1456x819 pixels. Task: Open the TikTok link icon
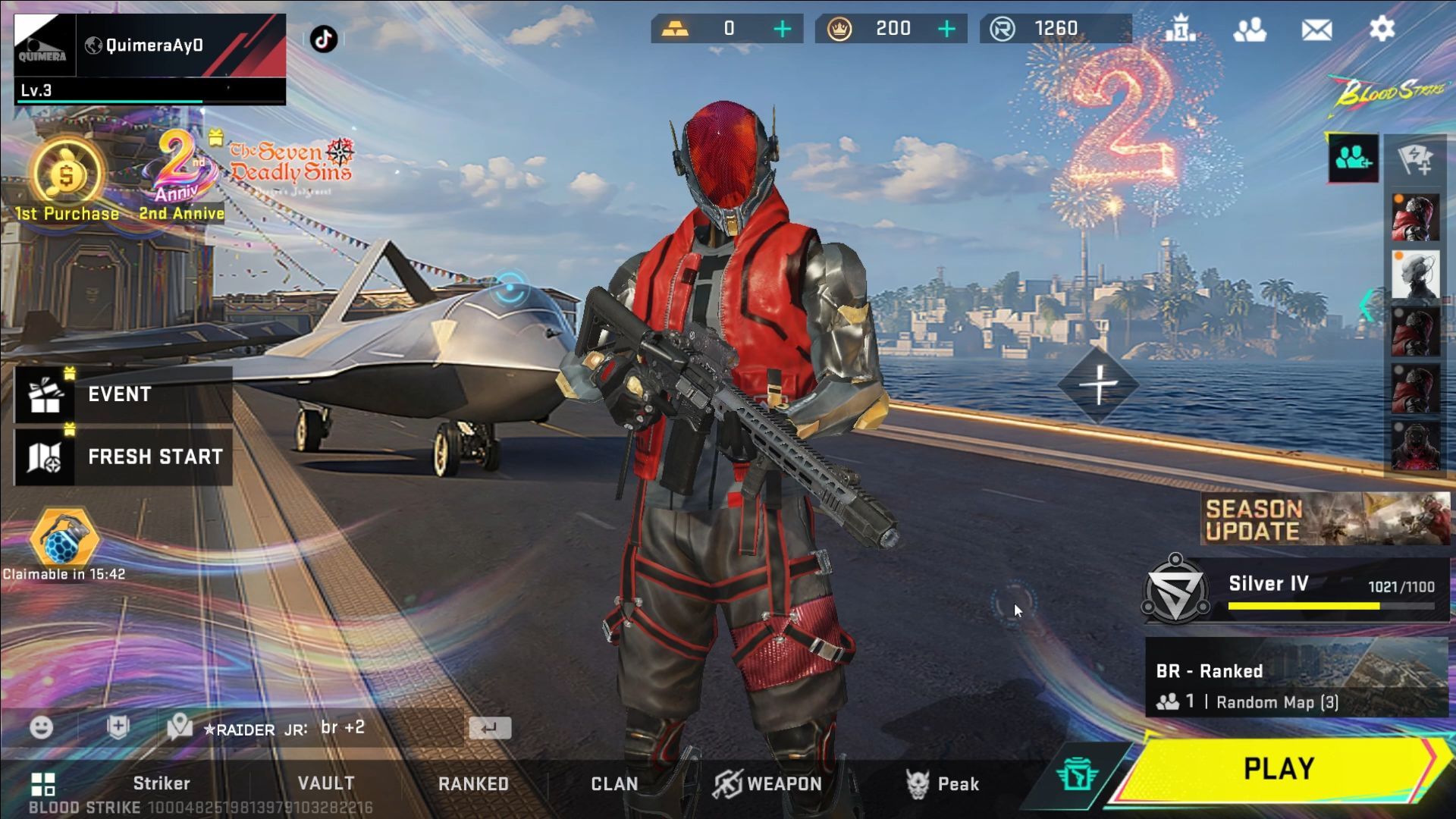pos(324,39)
